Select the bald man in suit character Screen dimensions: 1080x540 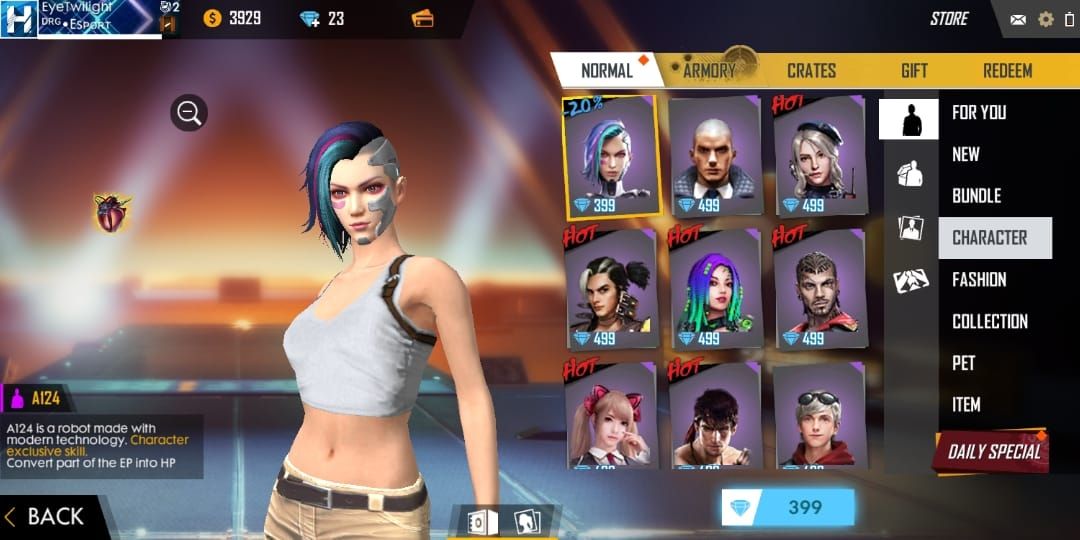pyautogui.click(x=714, y=156)
